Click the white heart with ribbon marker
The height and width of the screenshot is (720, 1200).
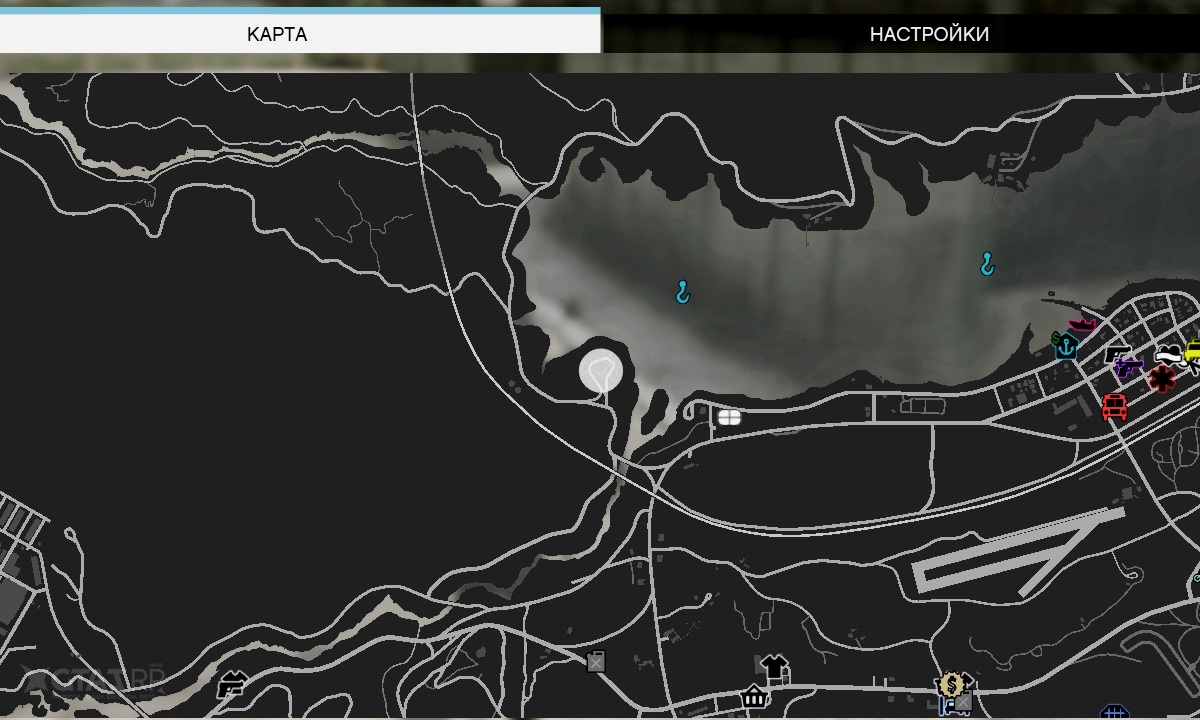(x=1168, y=355)
